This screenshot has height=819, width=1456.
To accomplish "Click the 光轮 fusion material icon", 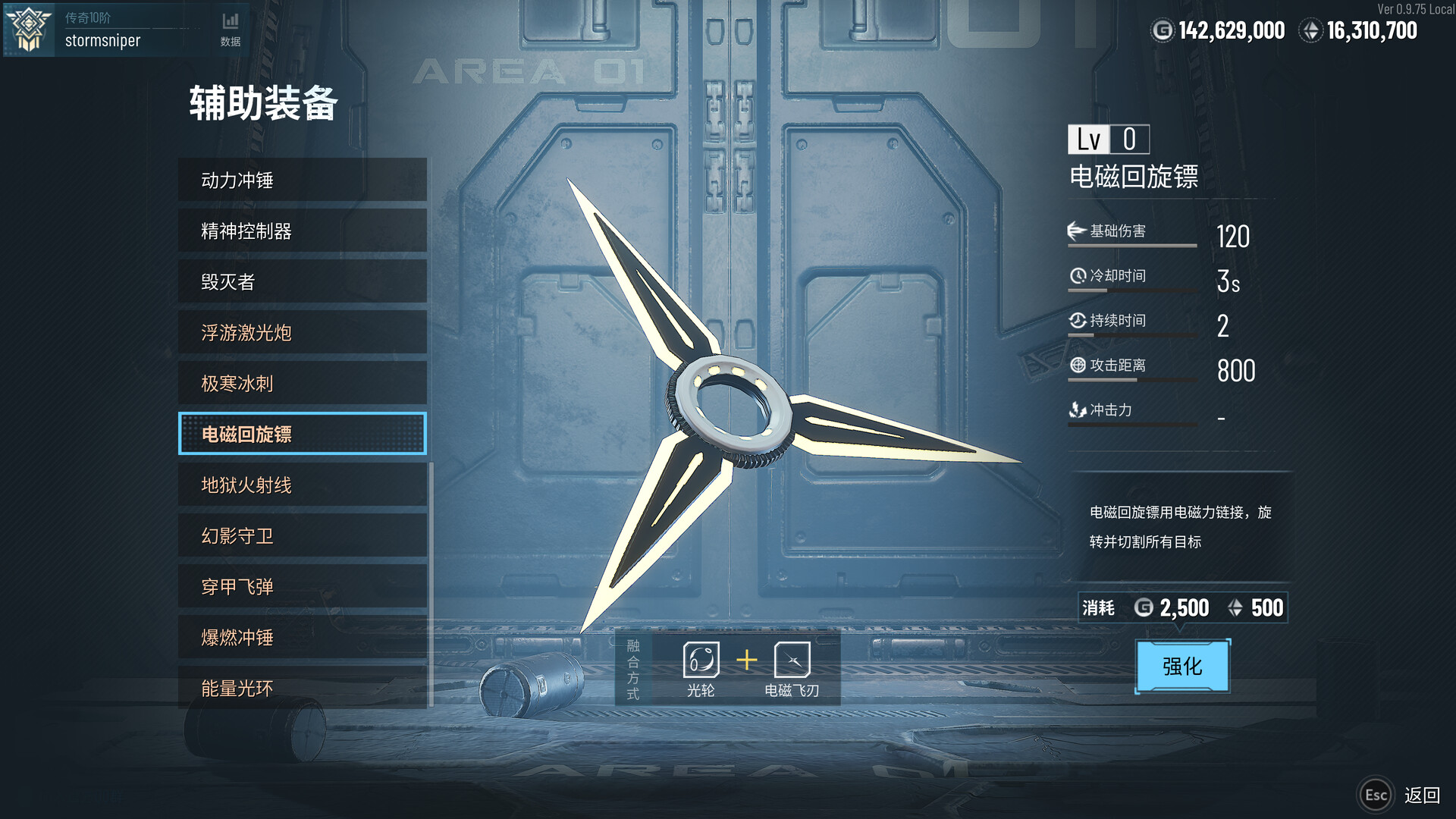I will [701, 661].
